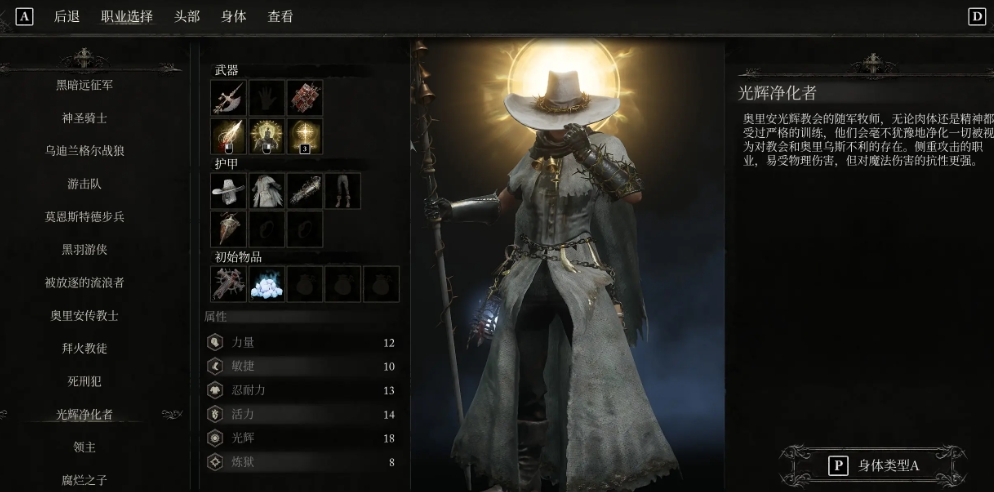Image resolution: width=994 pixels, height=492 pixels.
Task: Pick the 黑羽游侠 class
Action: coord(85,250)
